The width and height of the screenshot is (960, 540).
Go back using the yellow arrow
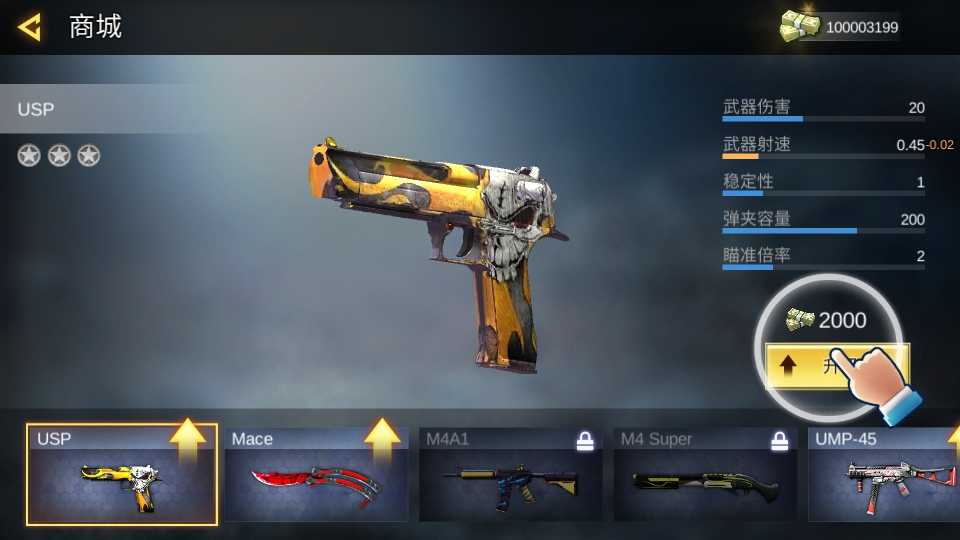tap(30, 27)
